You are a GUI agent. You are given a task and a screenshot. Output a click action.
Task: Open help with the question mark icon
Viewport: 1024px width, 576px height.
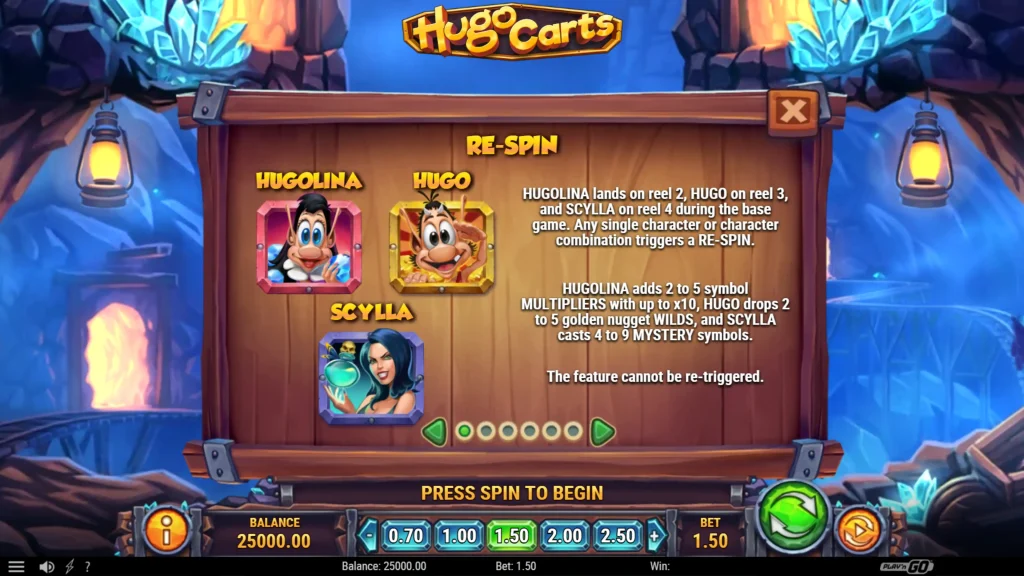(x=87, y=566)
